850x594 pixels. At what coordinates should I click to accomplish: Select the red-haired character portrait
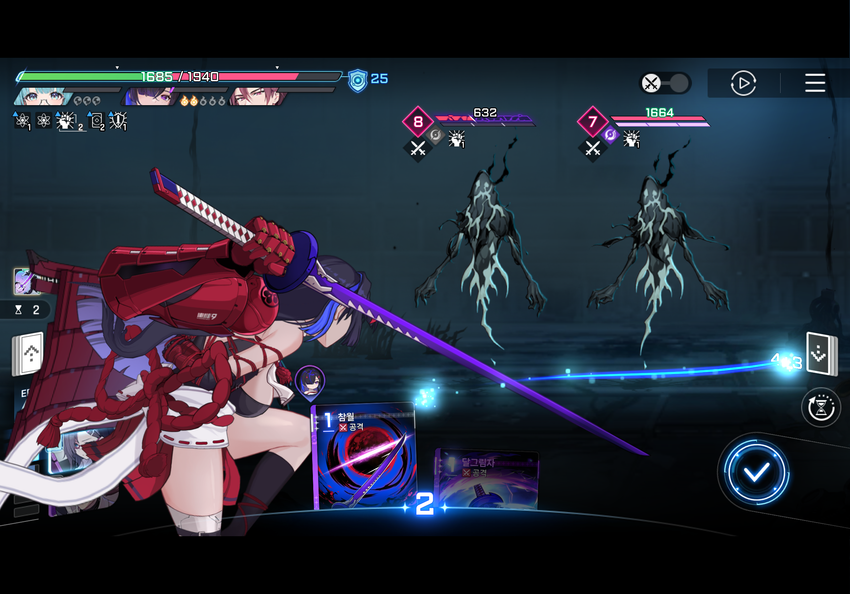click(x=257, y=97)
